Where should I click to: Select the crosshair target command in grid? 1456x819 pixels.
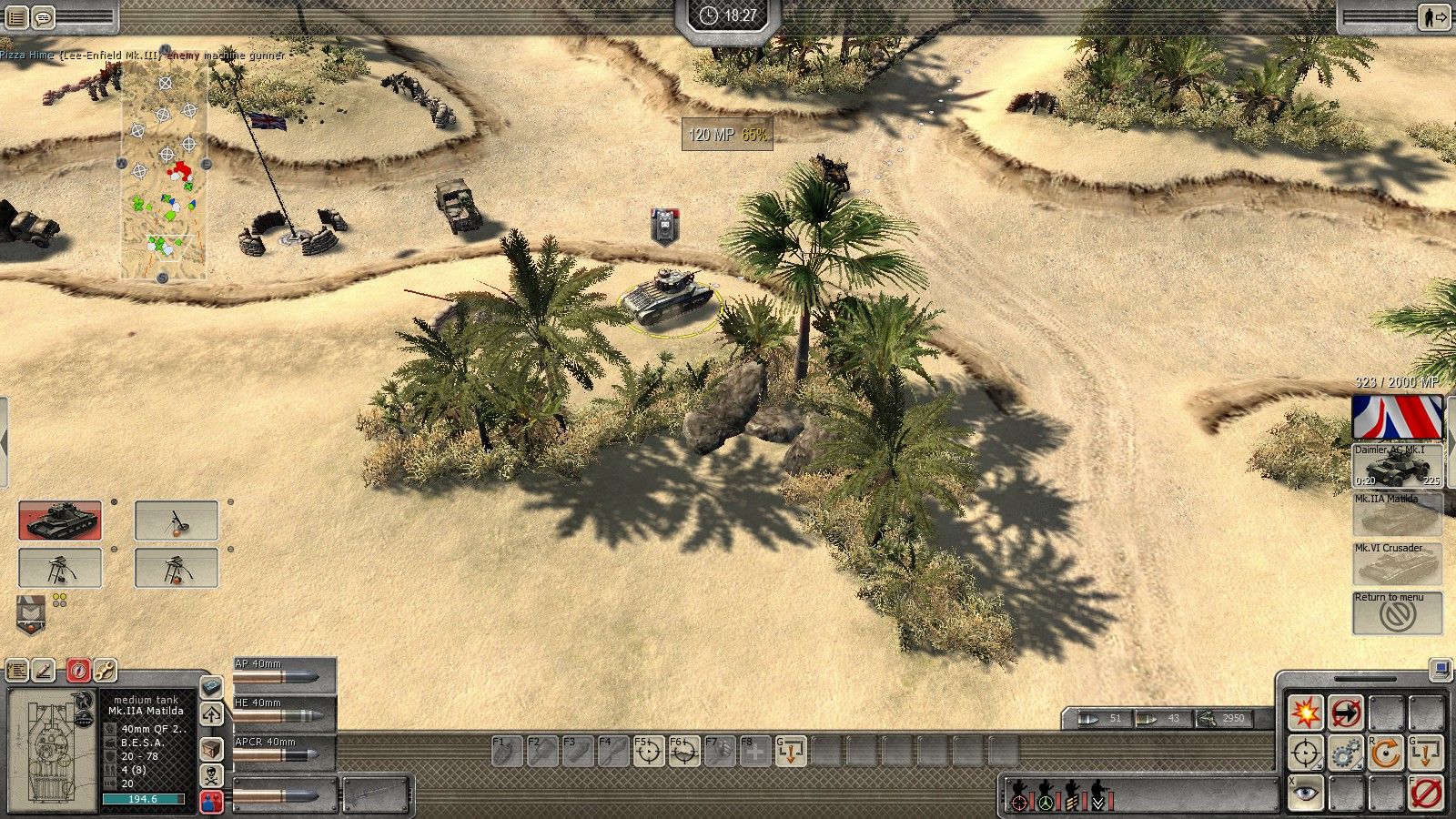point(1306,753)
